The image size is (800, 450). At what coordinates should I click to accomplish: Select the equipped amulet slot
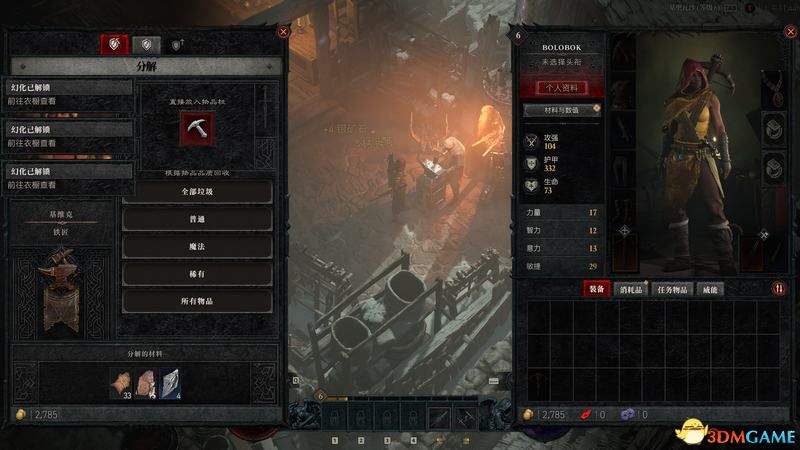click(773, 88)
